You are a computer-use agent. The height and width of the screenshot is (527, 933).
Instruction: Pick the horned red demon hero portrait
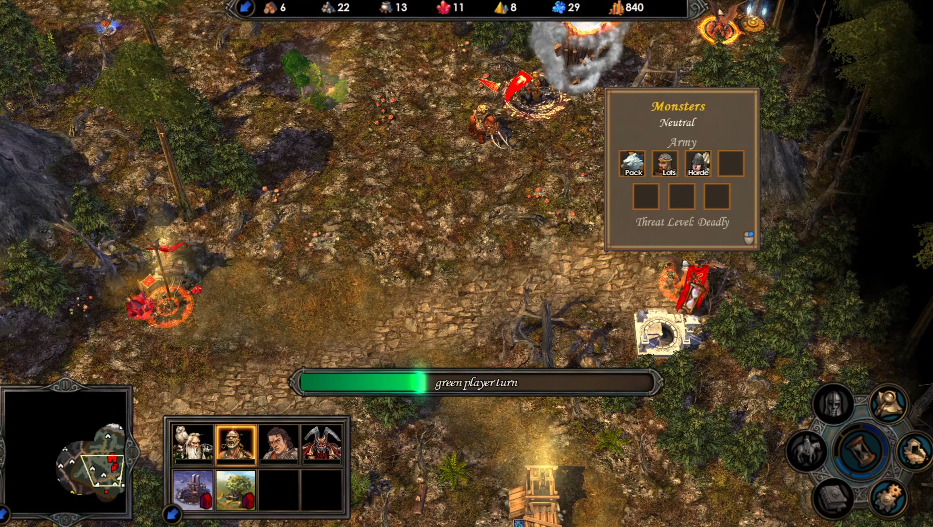[x=322, y=444]
